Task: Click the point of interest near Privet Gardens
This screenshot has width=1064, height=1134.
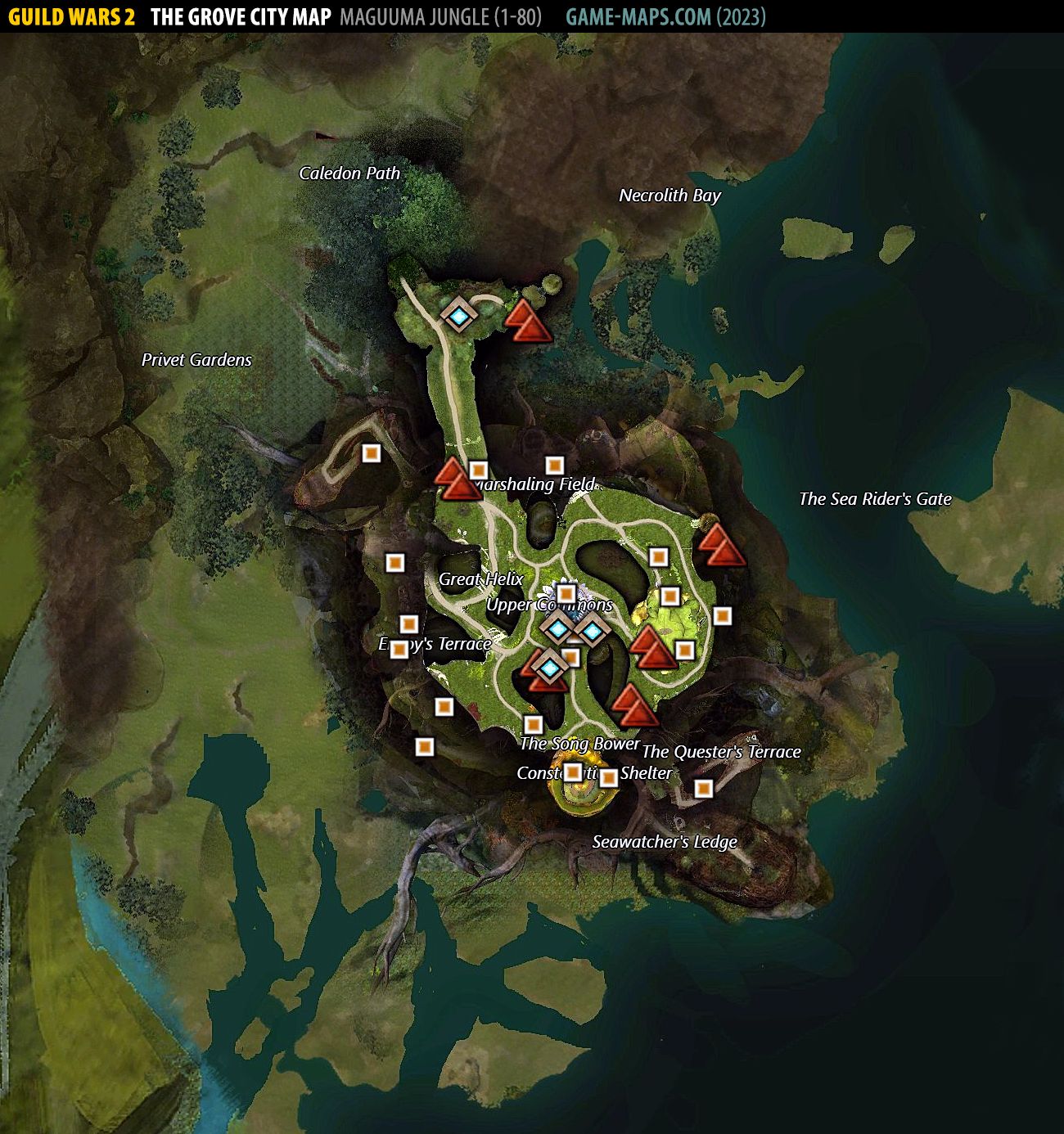Action: [371, 452]
